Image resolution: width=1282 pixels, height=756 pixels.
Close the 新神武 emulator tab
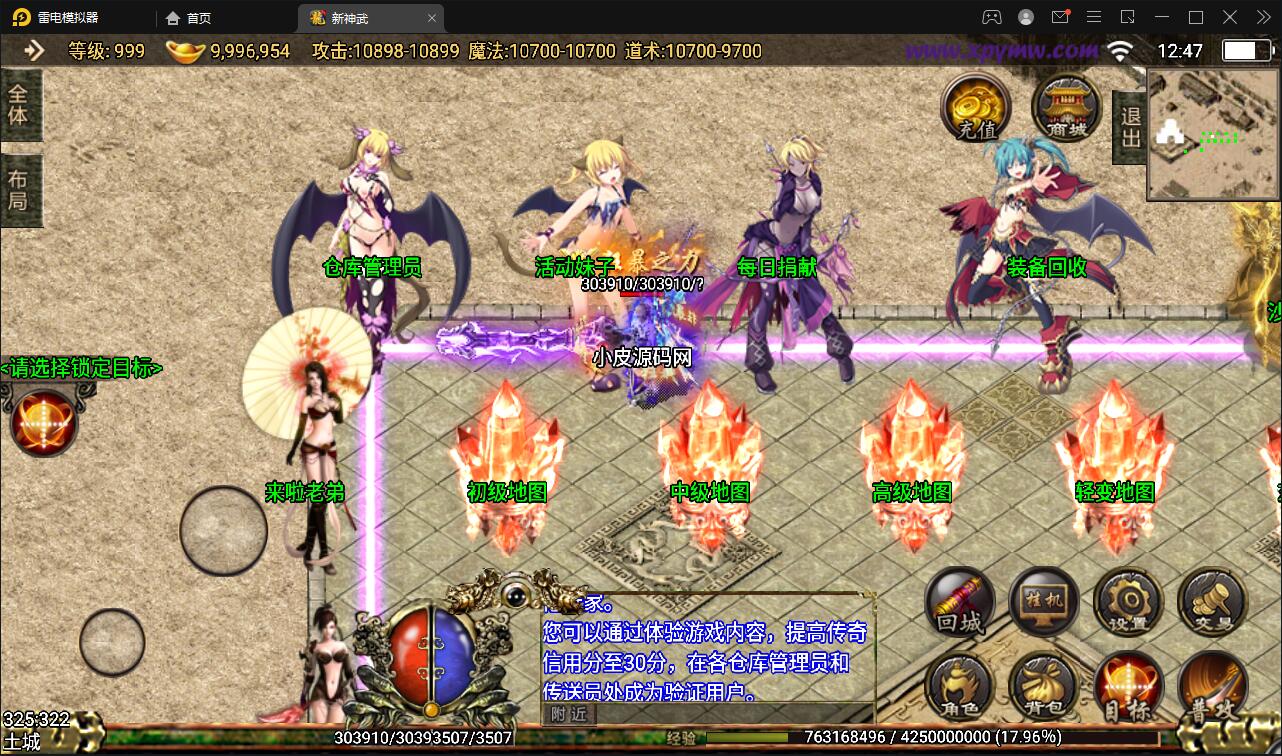pos(432,18)
